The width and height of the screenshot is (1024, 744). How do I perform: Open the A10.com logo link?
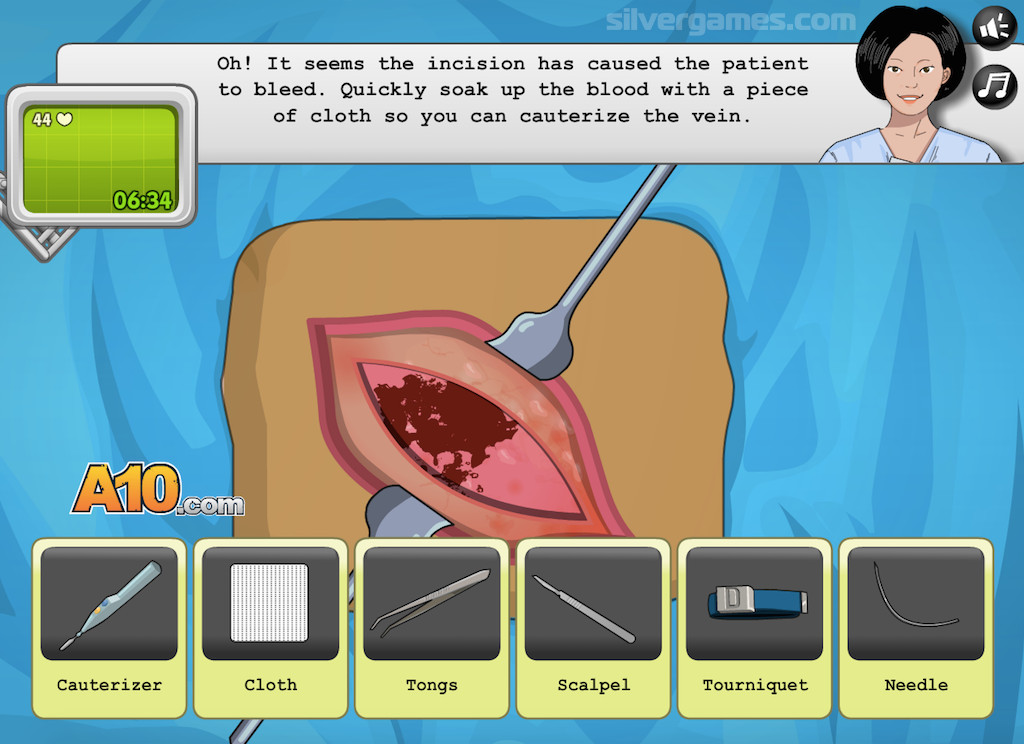(x=156, y=491)
